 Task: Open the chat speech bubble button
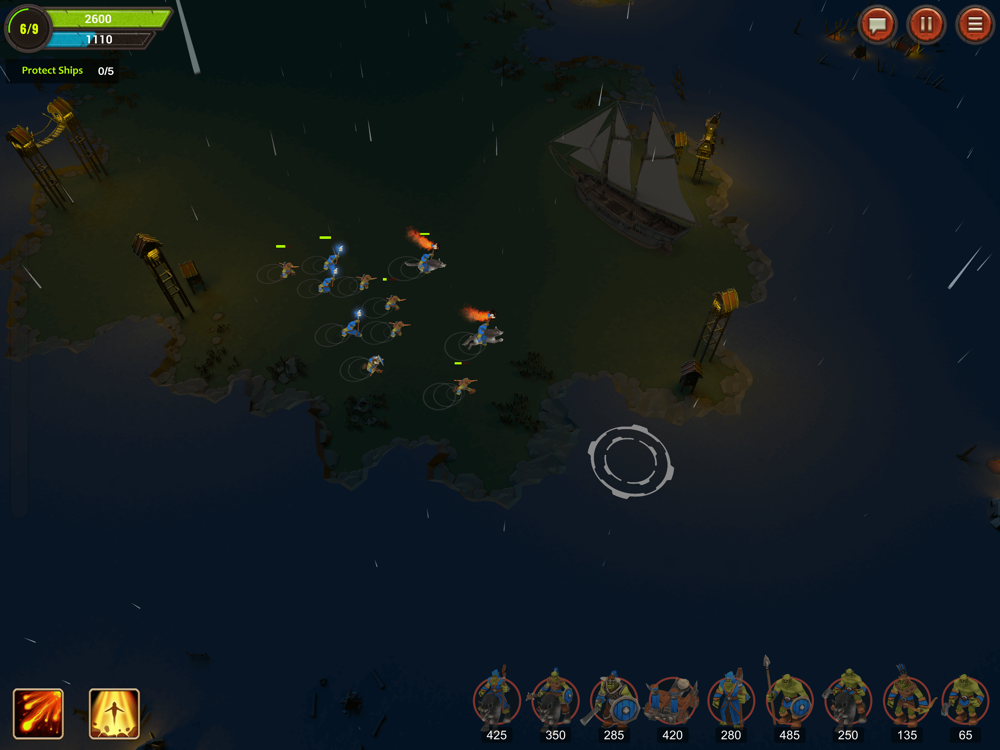878,24
